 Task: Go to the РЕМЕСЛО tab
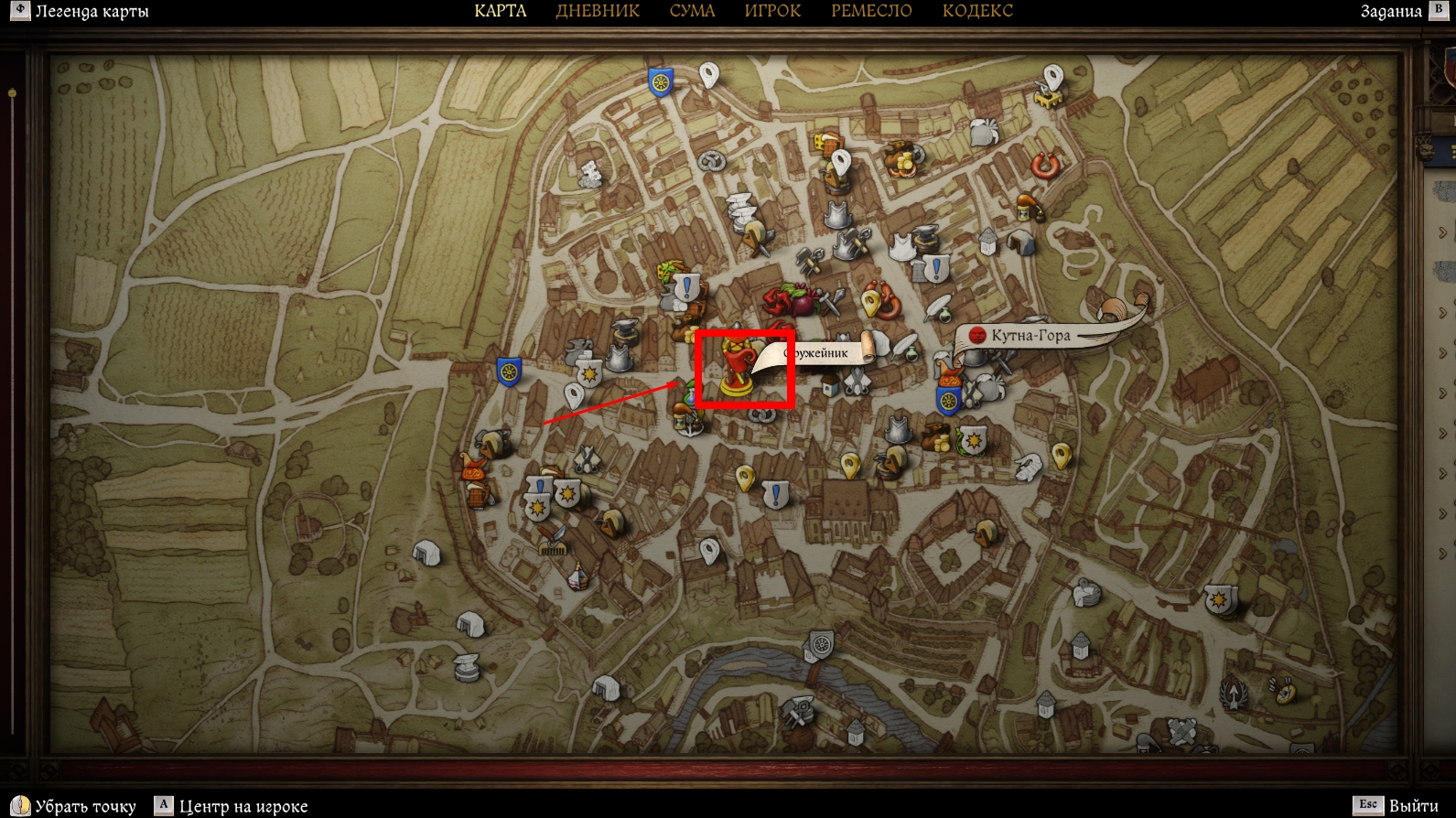[871, 11]
